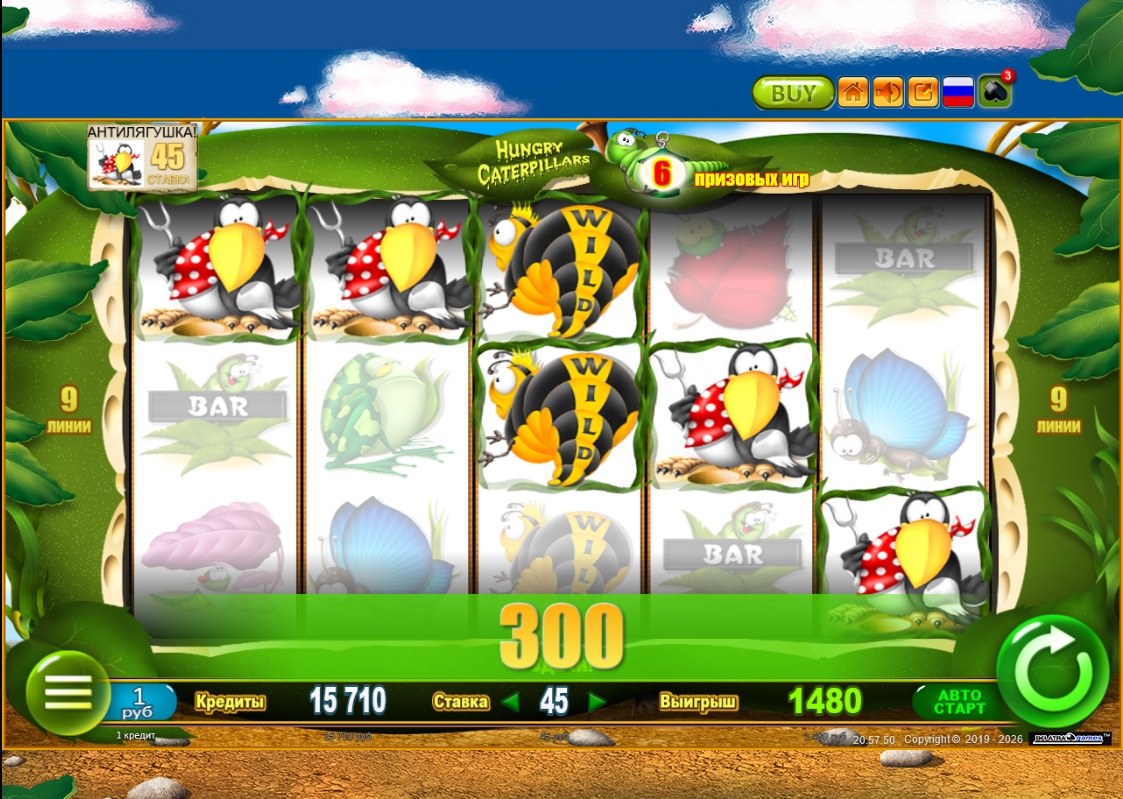Open the Антилягушка bonus badge
The height and width of the screenshot is (799, 1123).
coord(142,157)
